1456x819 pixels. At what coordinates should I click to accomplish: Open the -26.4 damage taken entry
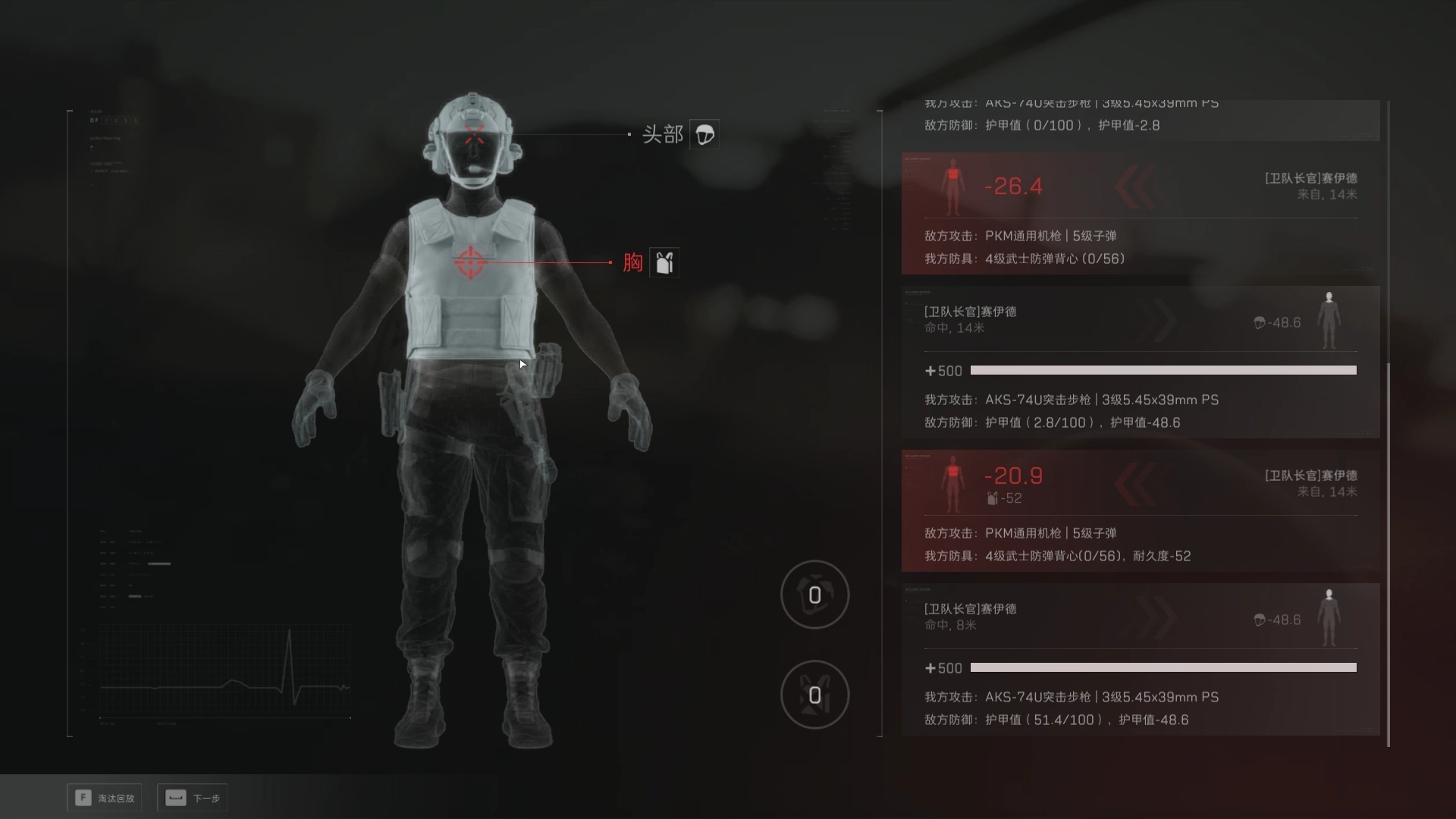(1140, 213)
